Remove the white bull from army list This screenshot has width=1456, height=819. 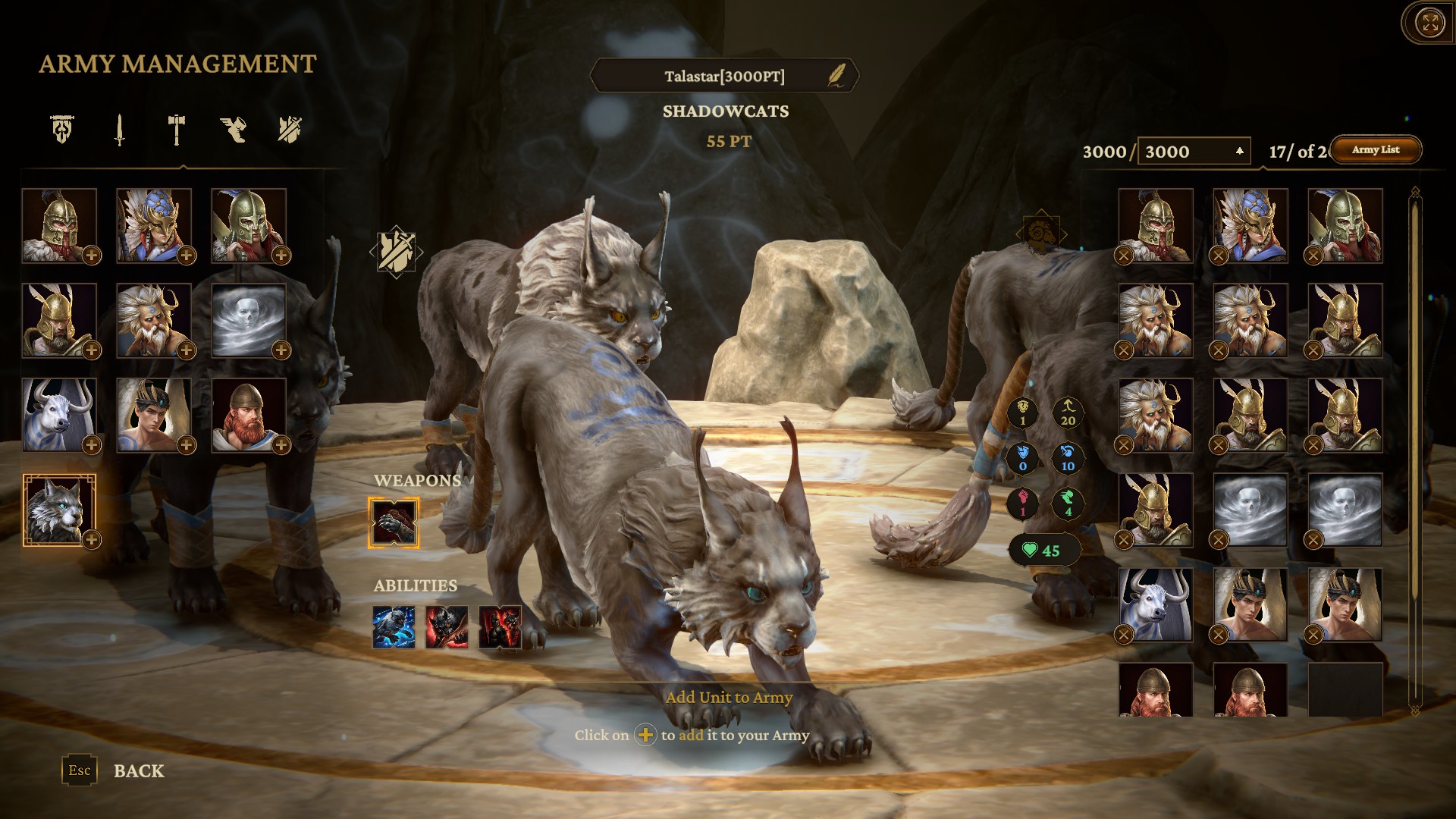pyautogui.click(x=1124, y=635)
